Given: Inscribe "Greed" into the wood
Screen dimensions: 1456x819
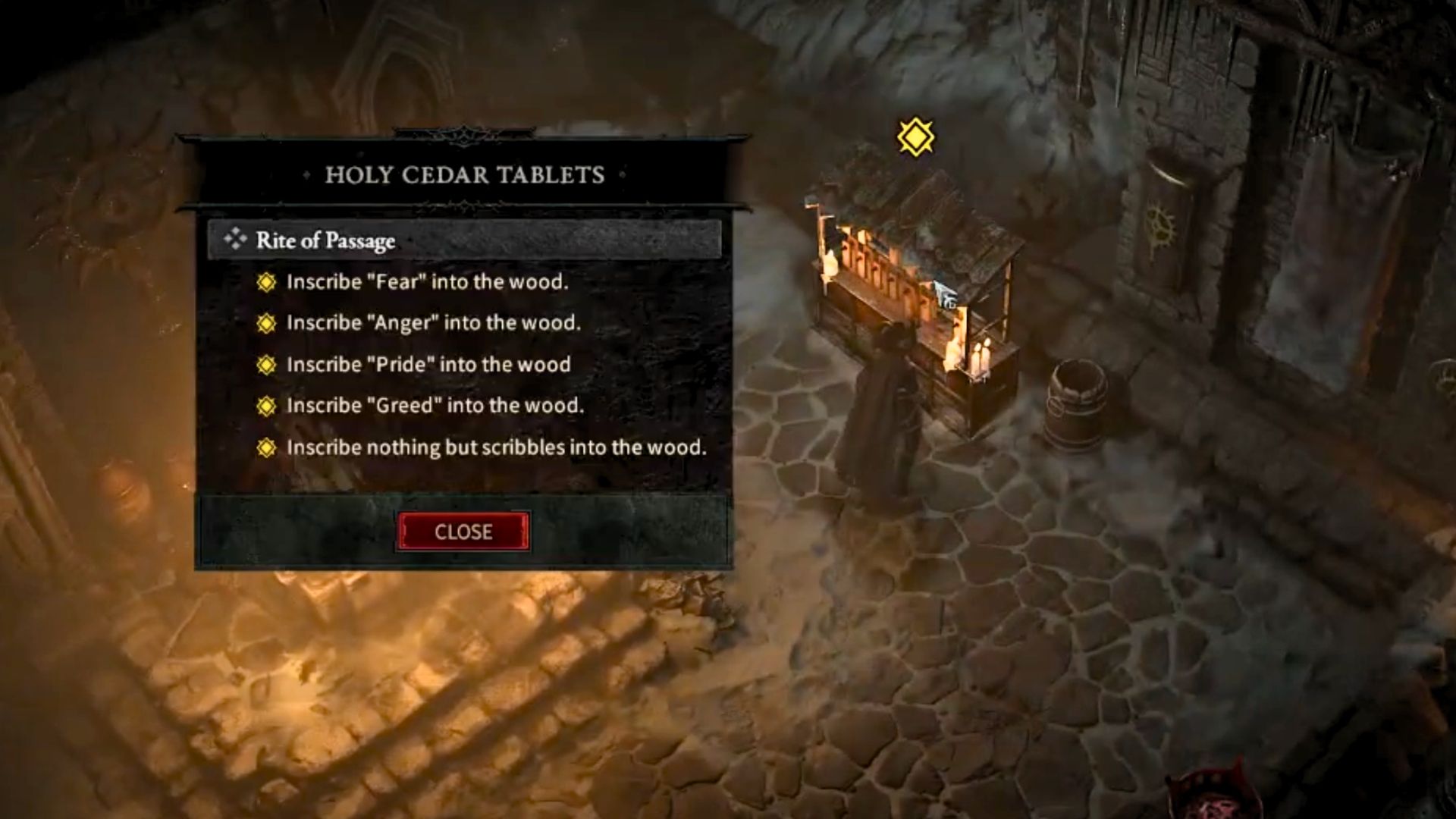Looking at the screenshot, I should (435, 406).
